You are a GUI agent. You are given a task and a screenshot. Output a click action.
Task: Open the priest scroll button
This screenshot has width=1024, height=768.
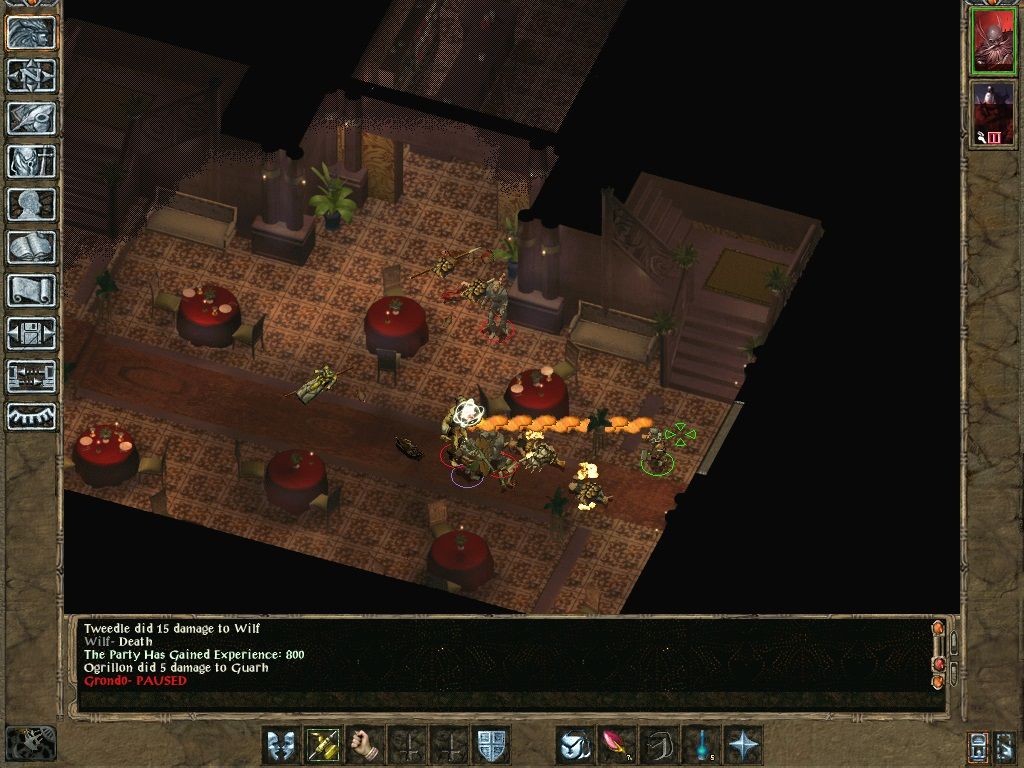31,290
